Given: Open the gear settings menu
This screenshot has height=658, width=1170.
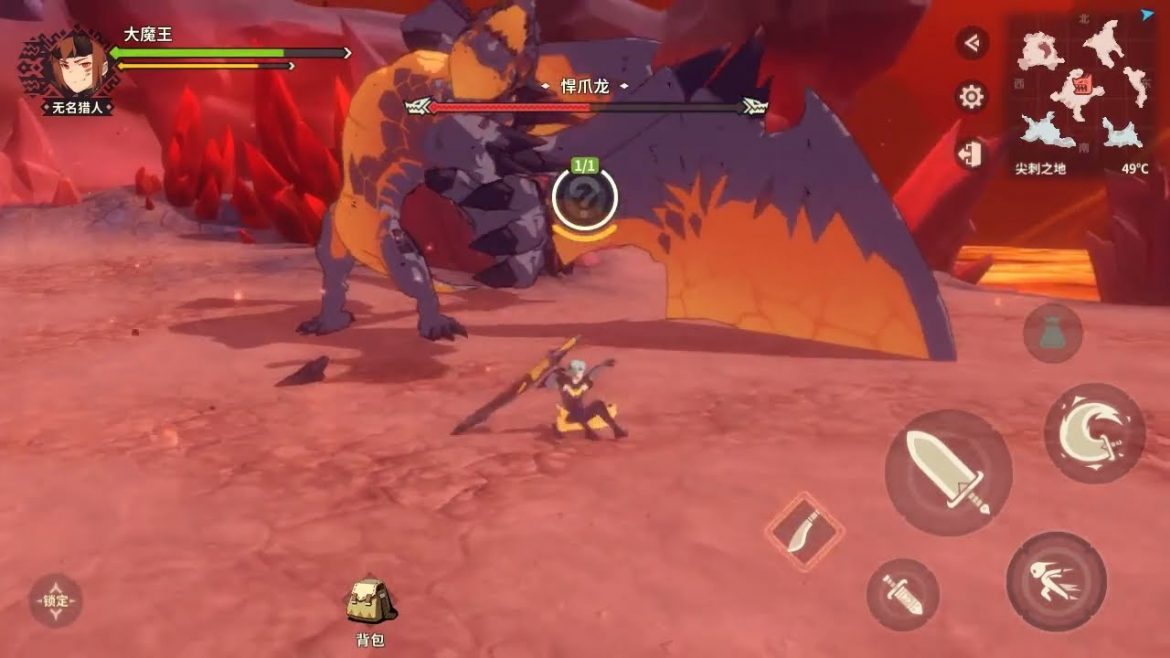Looking at the screenshot, I should pos(971,97).
